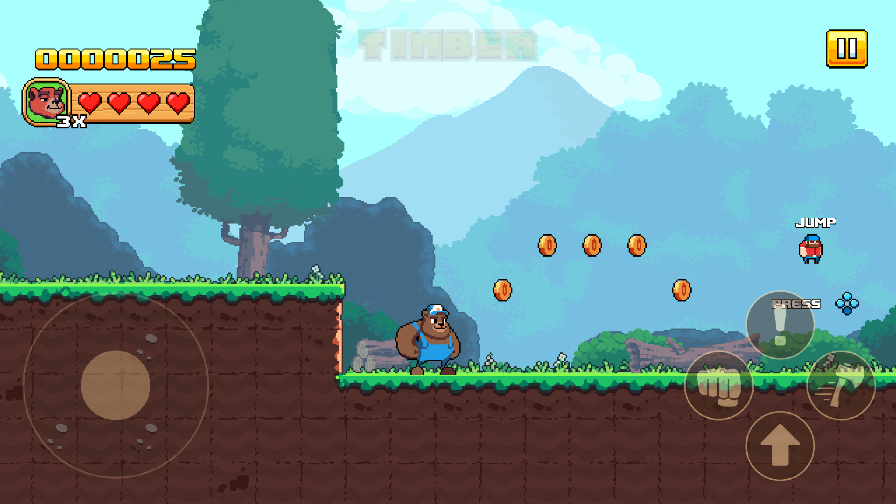The image size is (896, 504).
Task: Tap the exclamation mark action button
Action: 780,325
